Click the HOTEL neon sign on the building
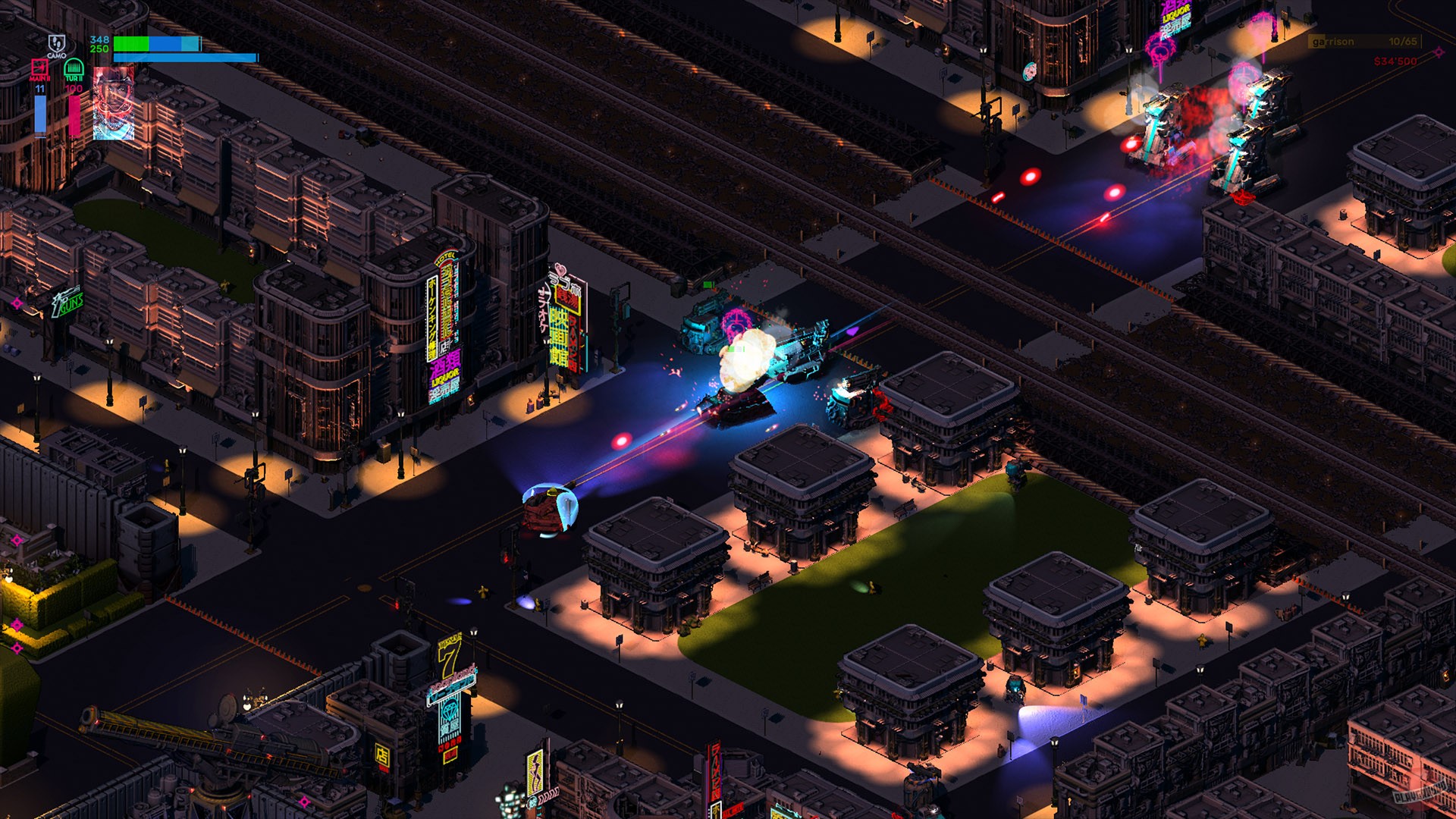The width and height of the screenshot is (1456, 819). 445,257
